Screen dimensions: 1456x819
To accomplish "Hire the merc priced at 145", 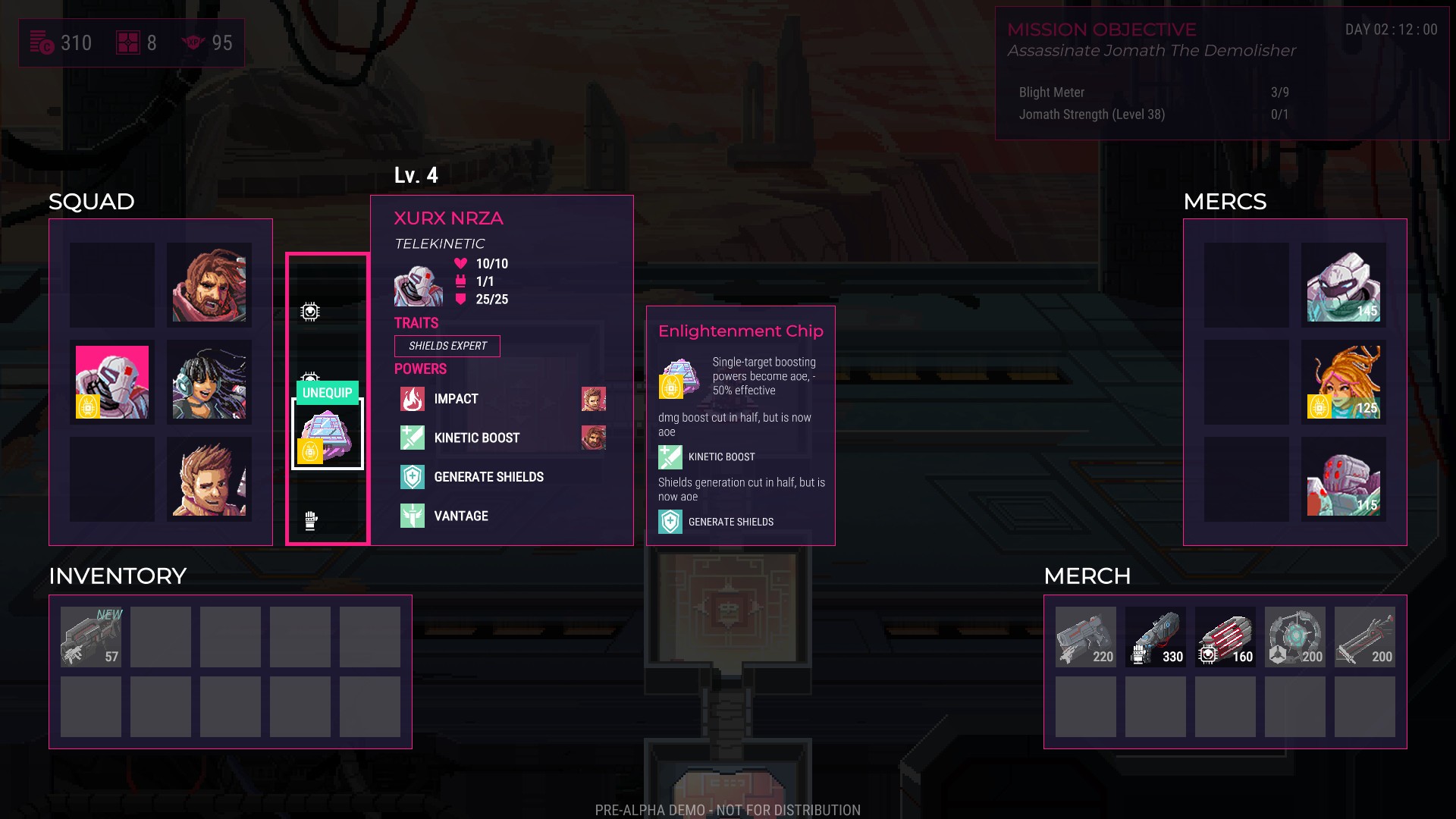I will (x=1342, y=285).
